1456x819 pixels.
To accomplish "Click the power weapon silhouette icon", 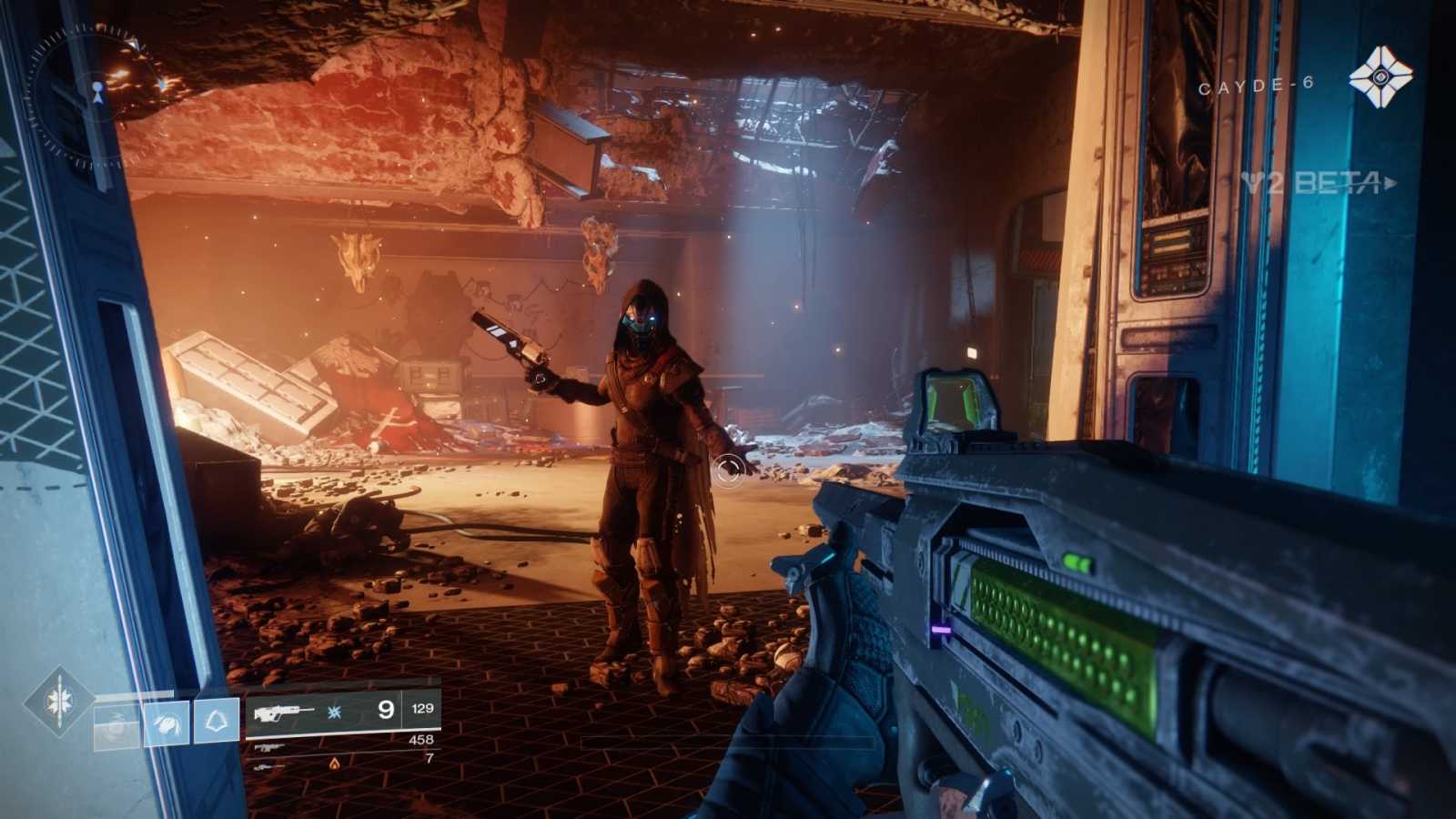I will pos(266,767).
